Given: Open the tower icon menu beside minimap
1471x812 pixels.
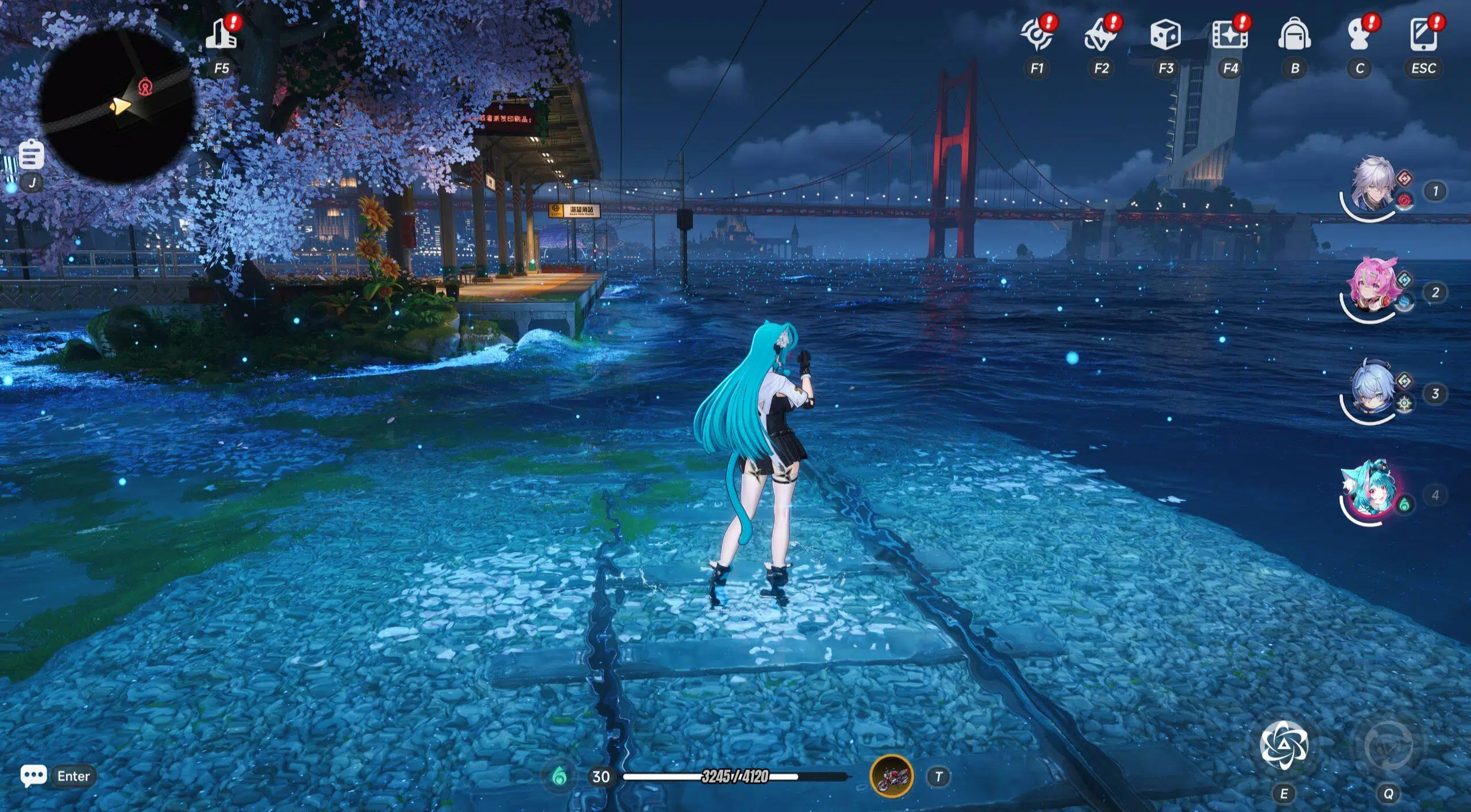Looking at the screenshot, I should click(222, 34).
